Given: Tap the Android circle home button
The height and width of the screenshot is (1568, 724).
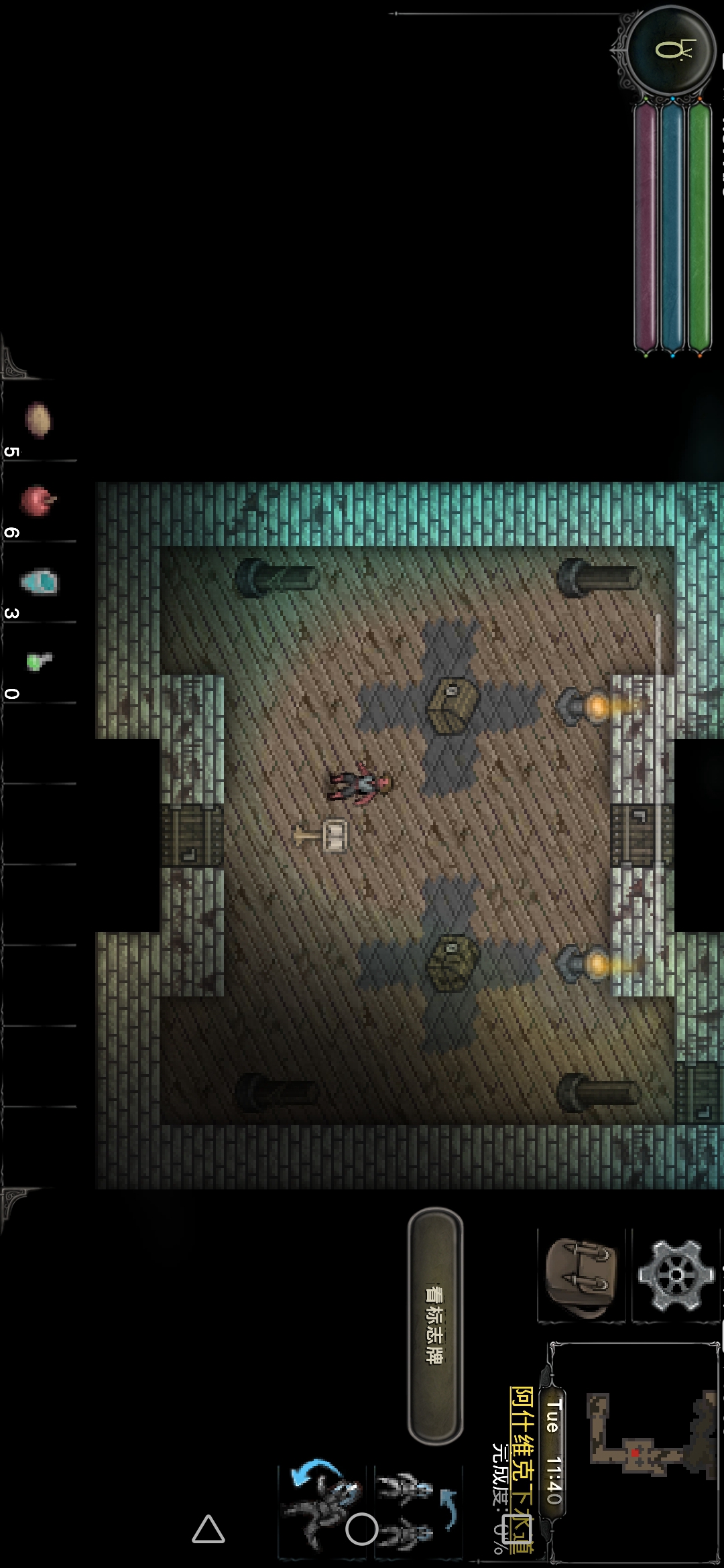Looking at the screenshot, I should pos(362,1529).
